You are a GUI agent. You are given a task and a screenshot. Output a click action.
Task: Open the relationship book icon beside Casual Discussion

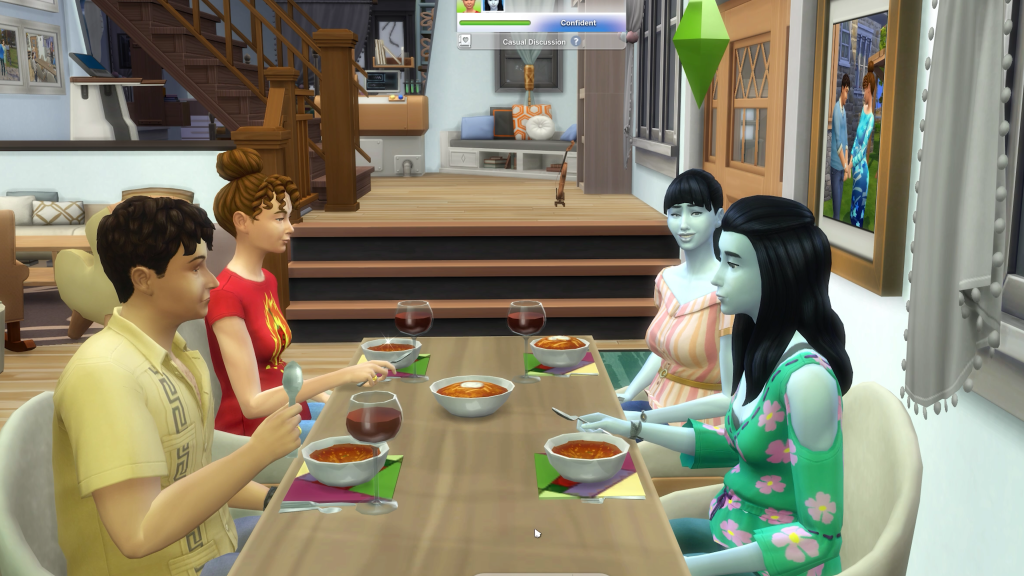point(465,42)
